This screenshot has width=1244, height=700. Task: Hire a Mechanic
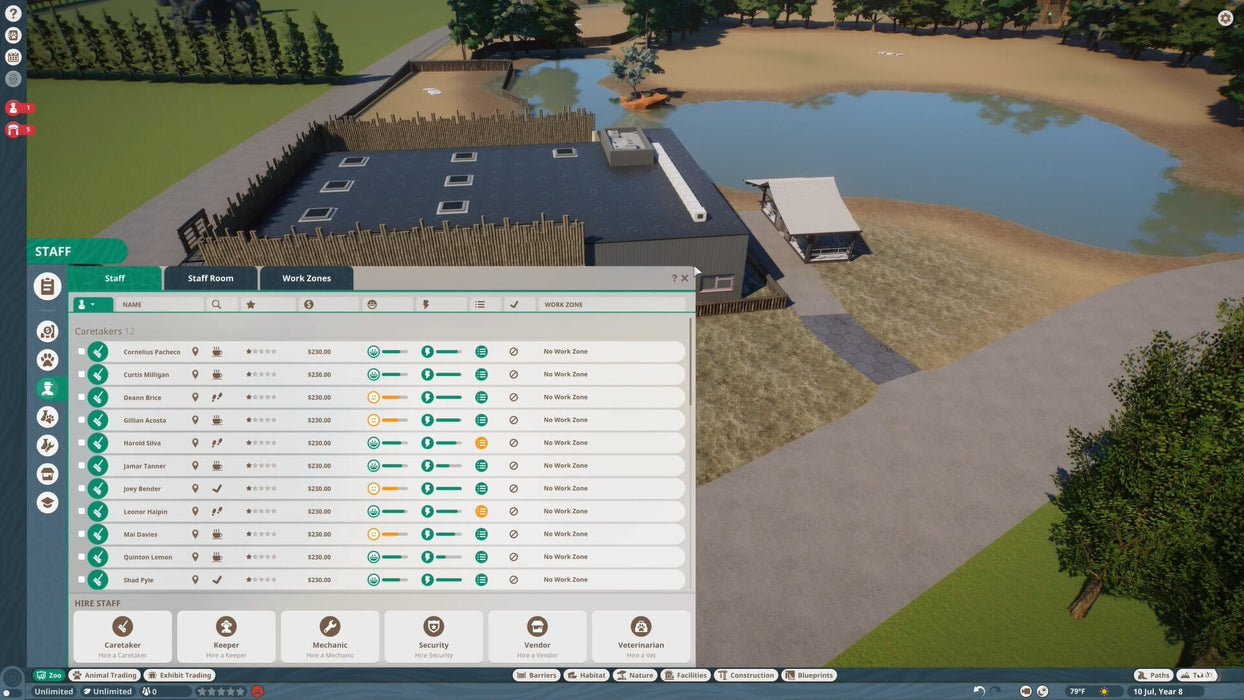(x=330, y=636)
